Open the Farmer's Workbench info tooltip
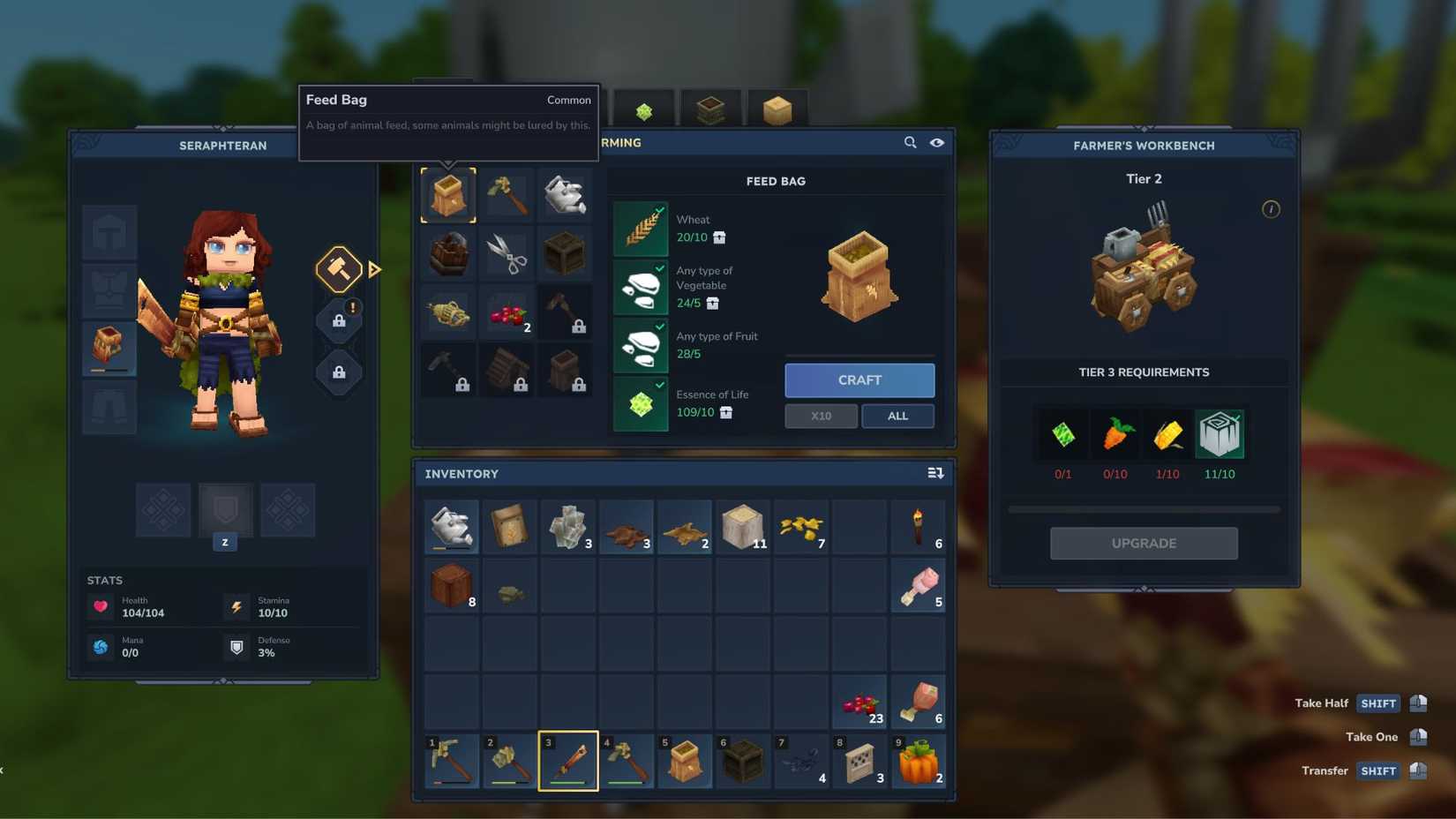The width and height of the screenshot is (1456, 819). click(x=1271, y=209)
